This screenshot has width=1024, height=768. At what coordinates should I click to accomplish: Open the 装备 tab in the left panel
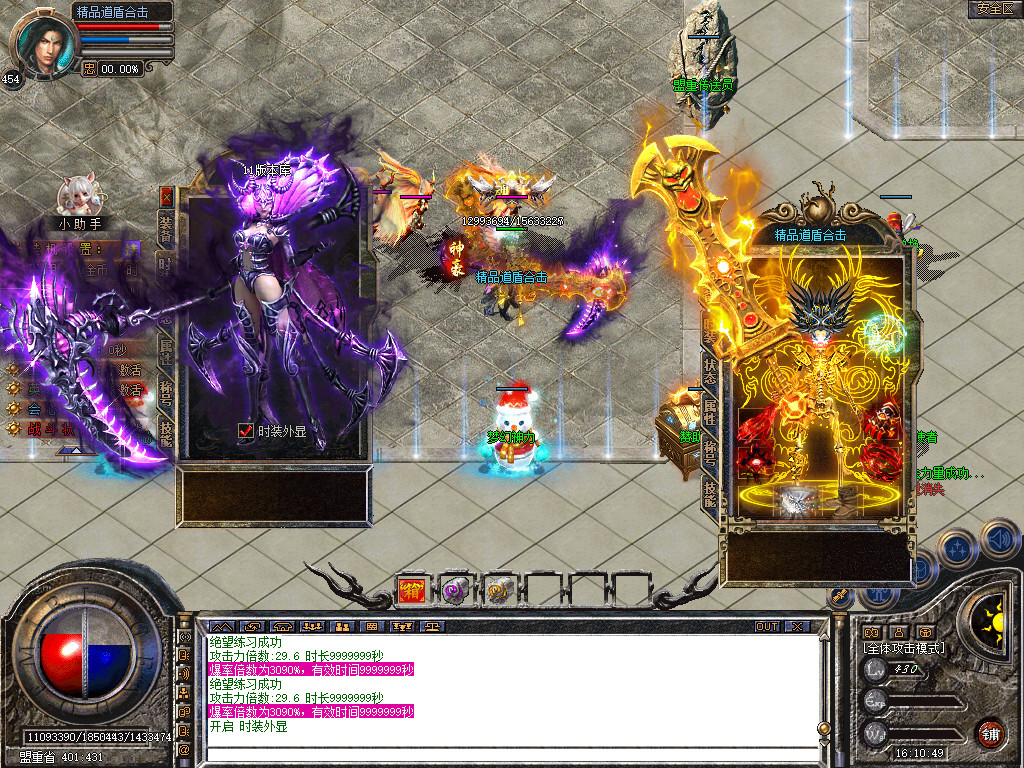point(166,229)
